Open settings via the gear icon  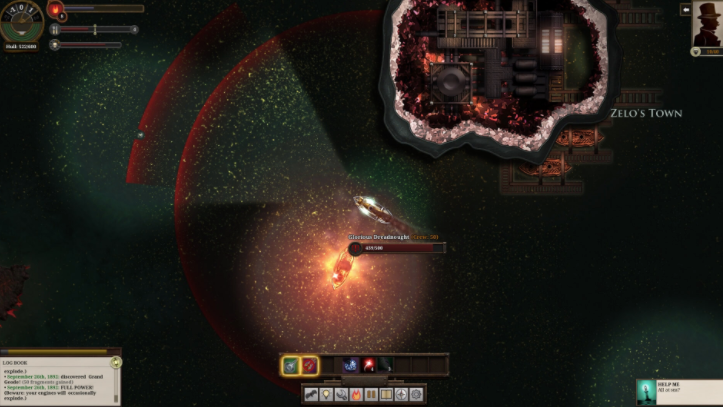click(416, 395)
